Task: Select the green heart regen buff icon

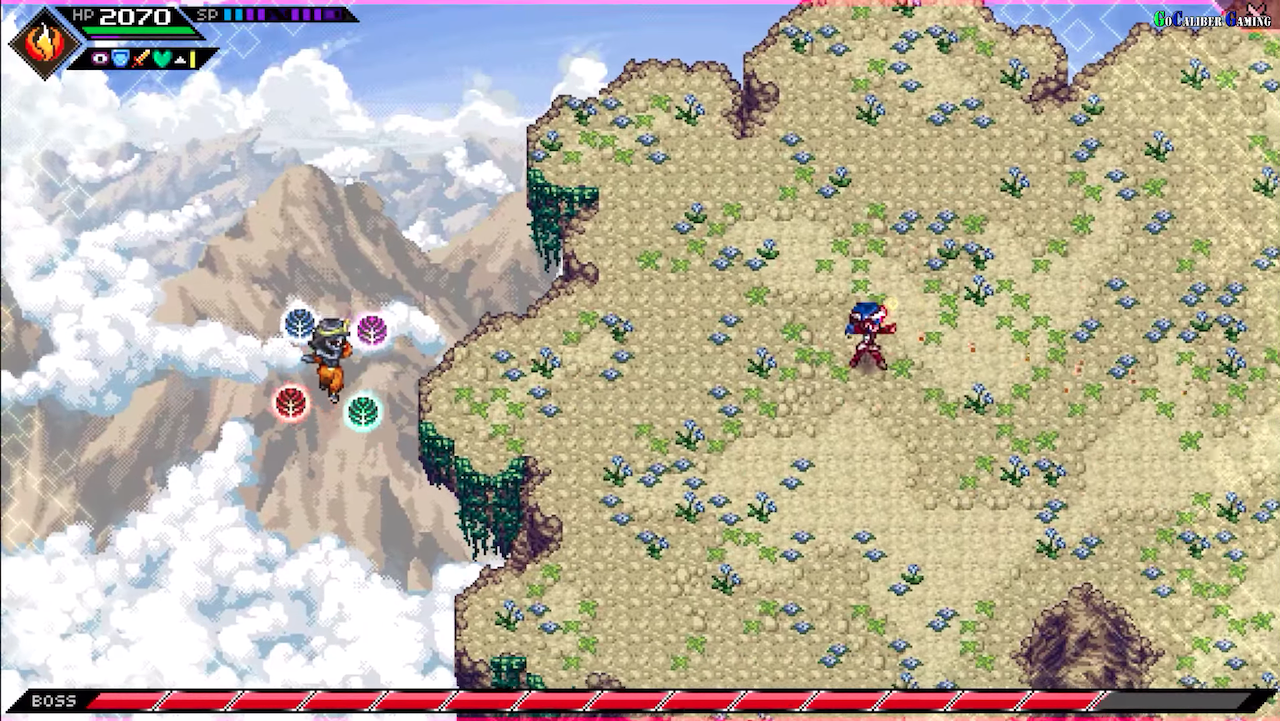Action: [x=160, y=58]
